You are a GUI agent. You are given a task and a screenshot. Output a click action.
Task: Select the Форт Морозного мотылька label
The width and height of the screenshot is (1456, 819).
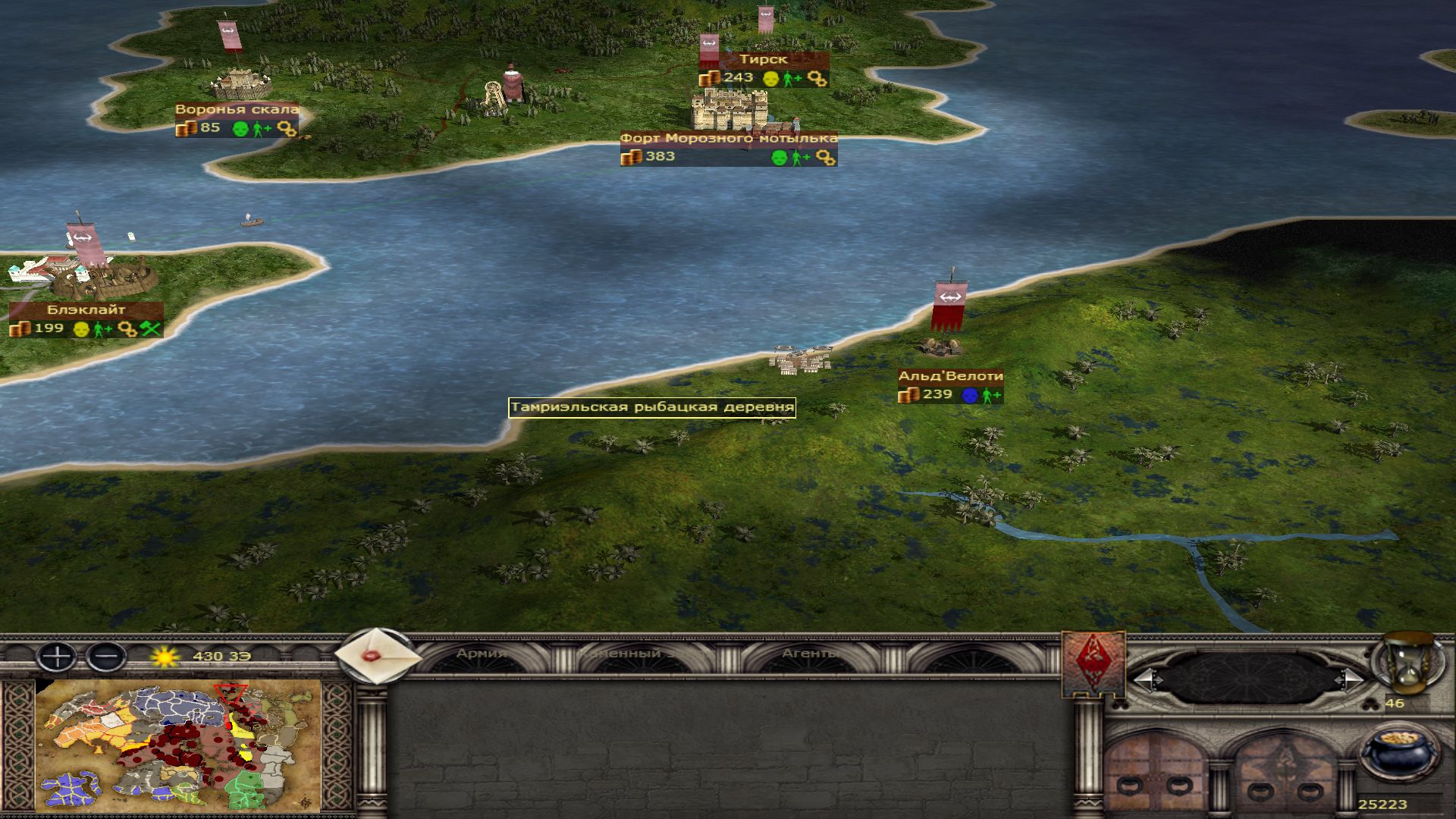[x=729, y=138]
